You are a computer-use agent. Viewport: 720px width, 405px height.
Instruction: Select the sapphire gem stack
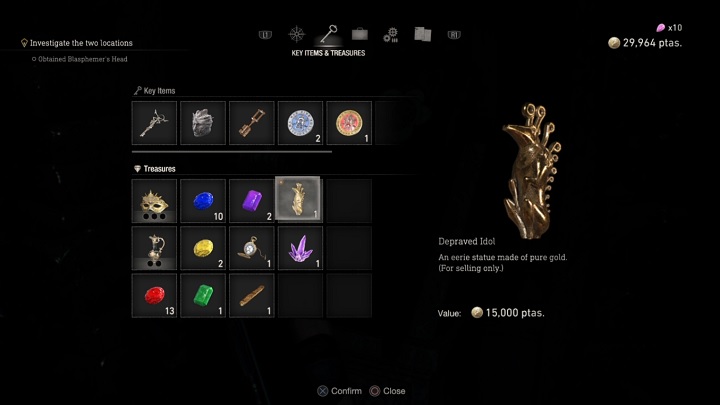[x=202, y=200]
